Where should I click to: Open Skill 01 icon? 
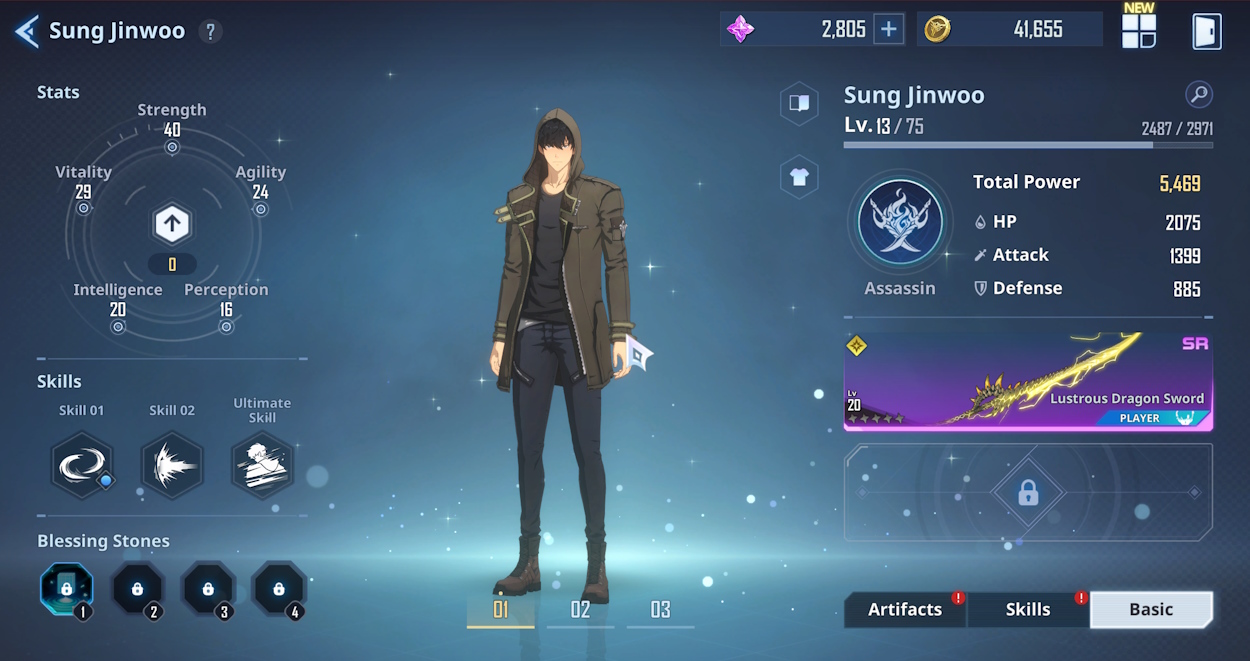click(82, 465)
